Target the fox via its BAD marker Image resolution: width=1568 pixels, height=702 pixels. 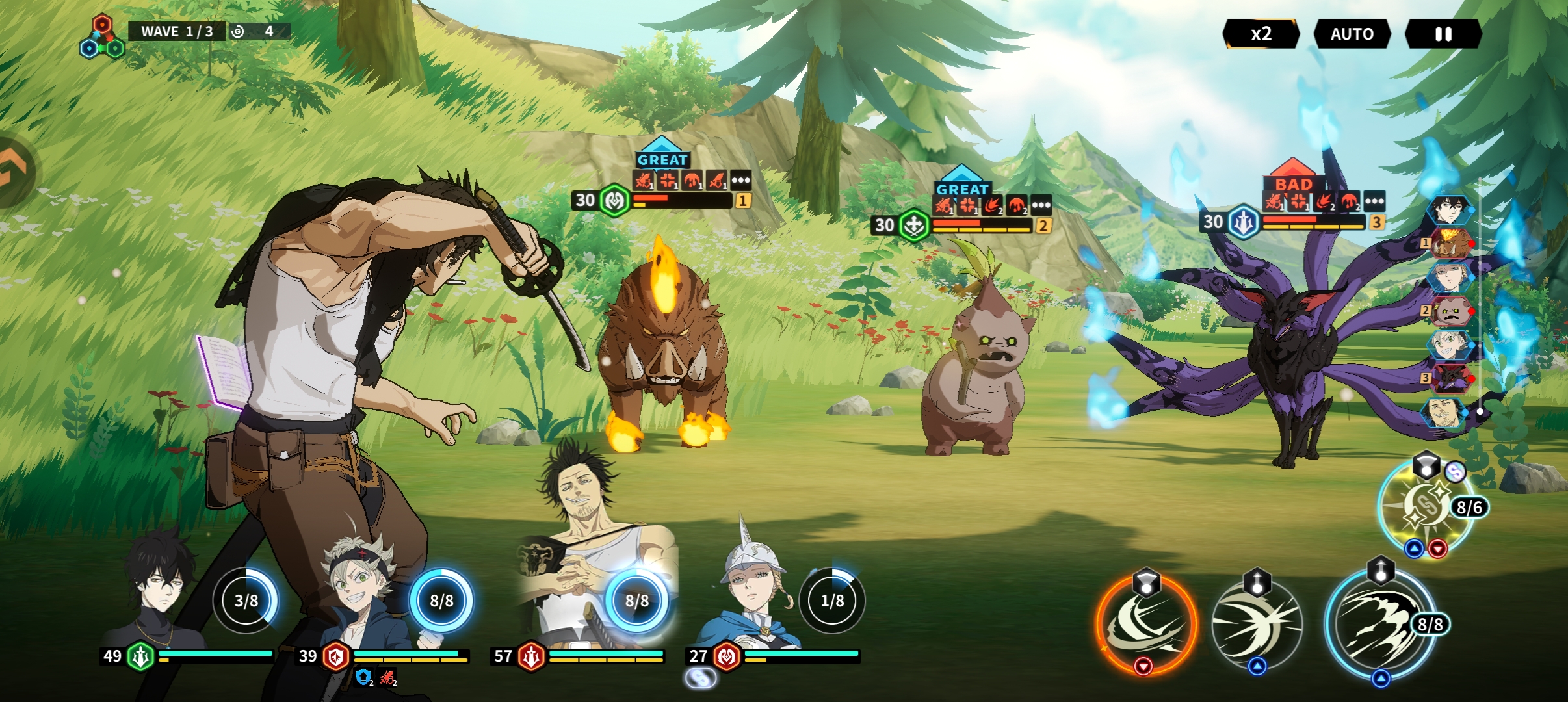(1293, 183)
